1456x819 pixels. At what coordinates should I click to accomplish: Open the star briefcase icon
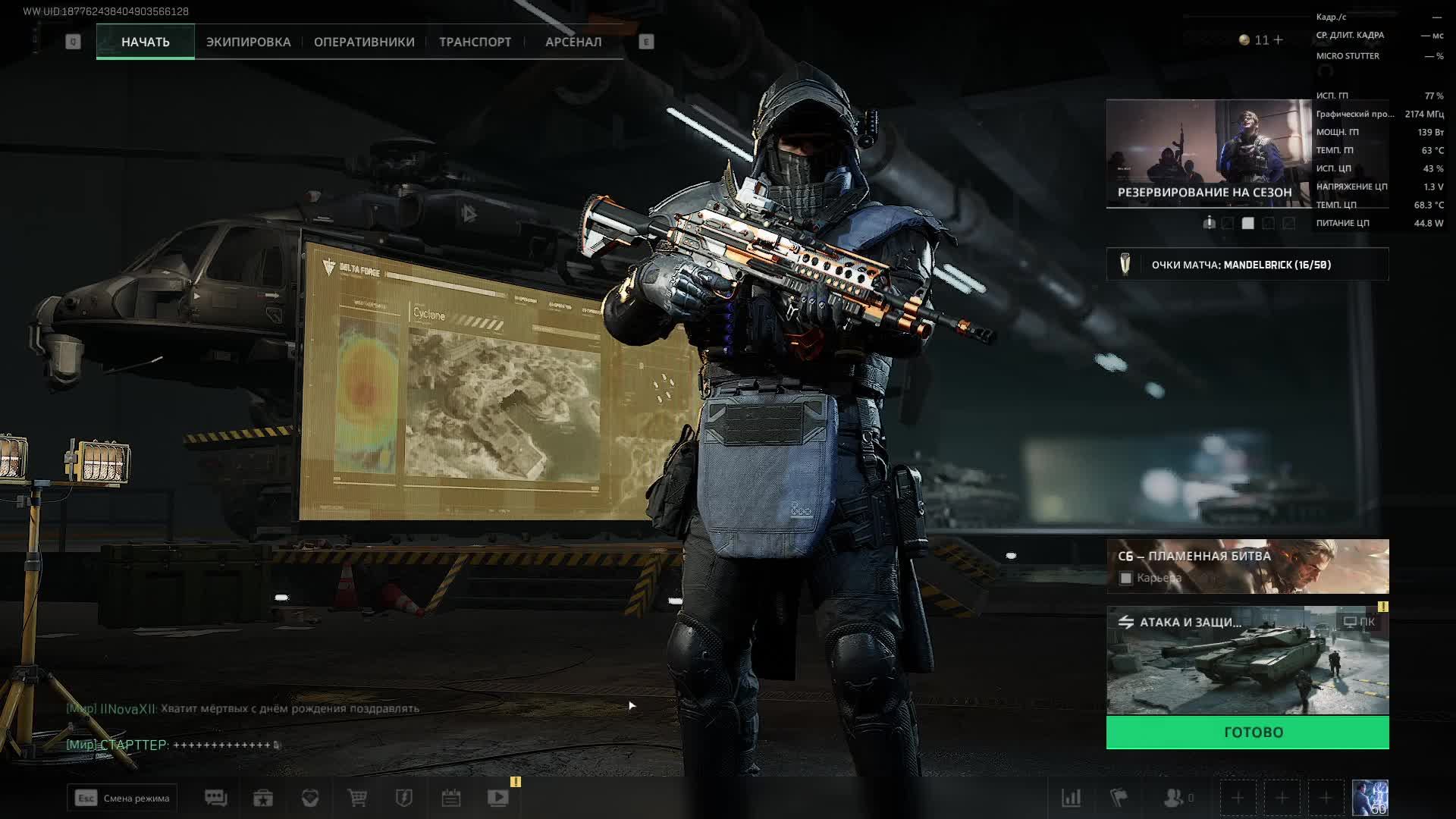coord(263,798)
